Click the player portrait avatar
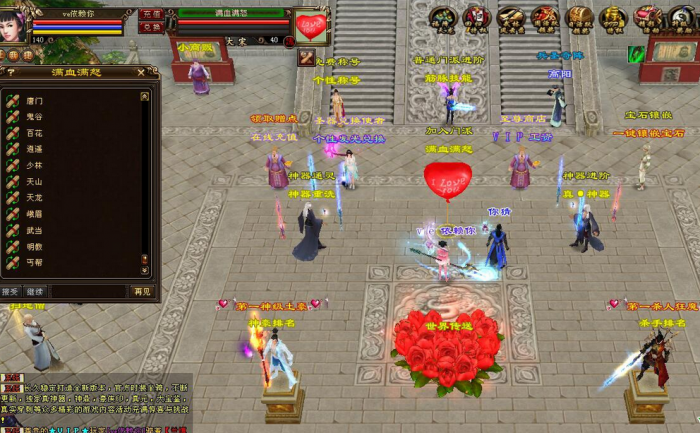This screenshot has height=433, width=700. tap(14, 25)
